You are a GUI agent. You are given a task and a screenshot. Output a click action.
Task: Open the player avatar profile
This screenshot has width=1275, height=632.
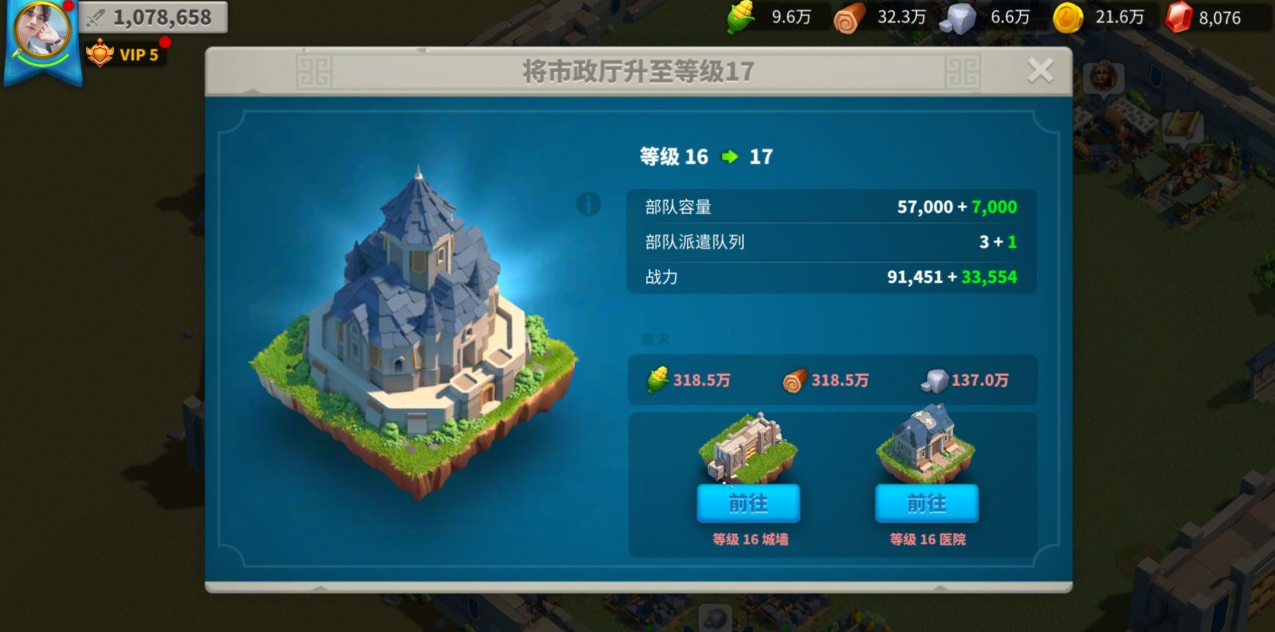click(x=42, y=32)
